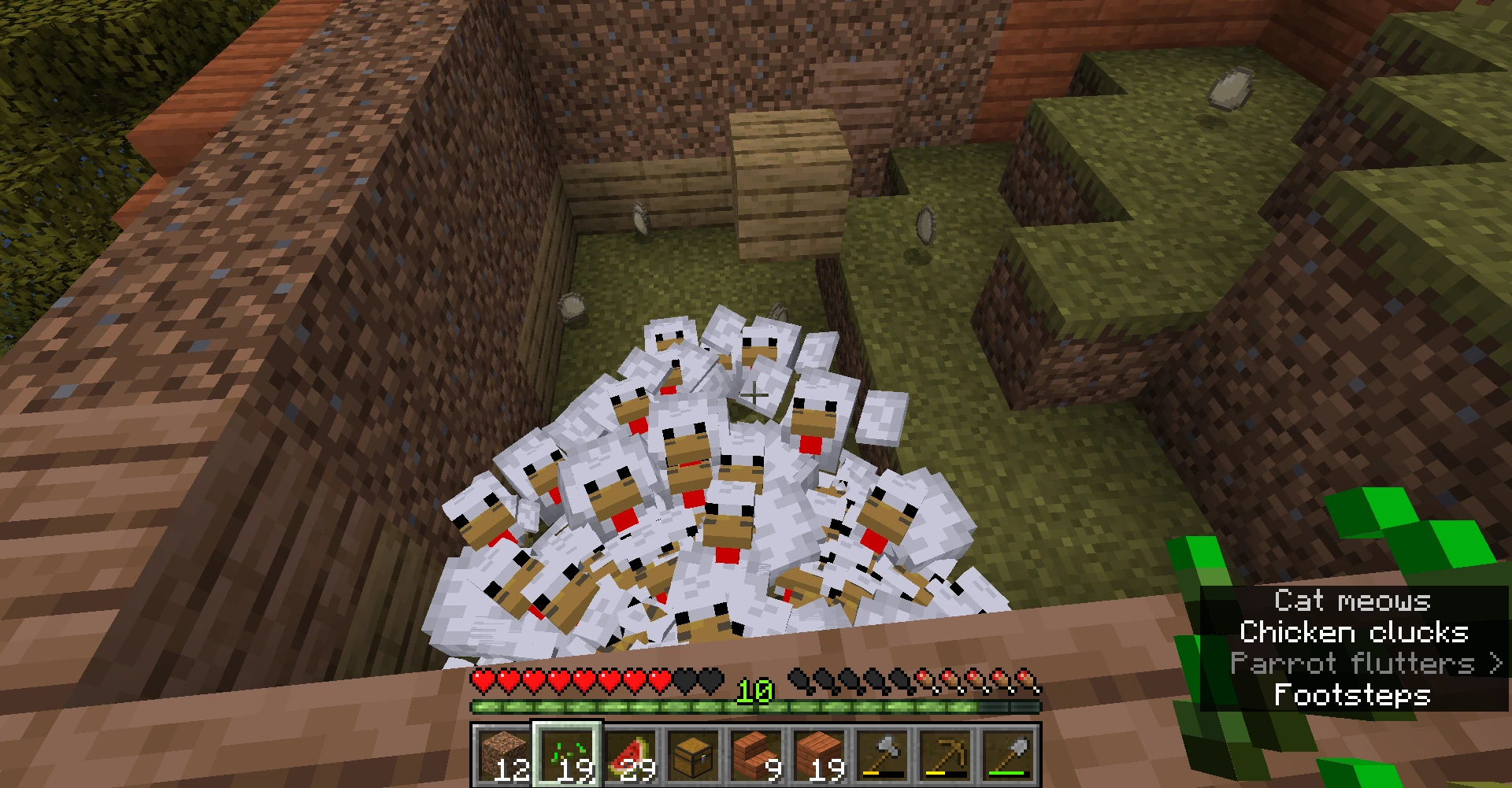
Task: Click the crosshair at screen center
Action: tap(754, 396)
